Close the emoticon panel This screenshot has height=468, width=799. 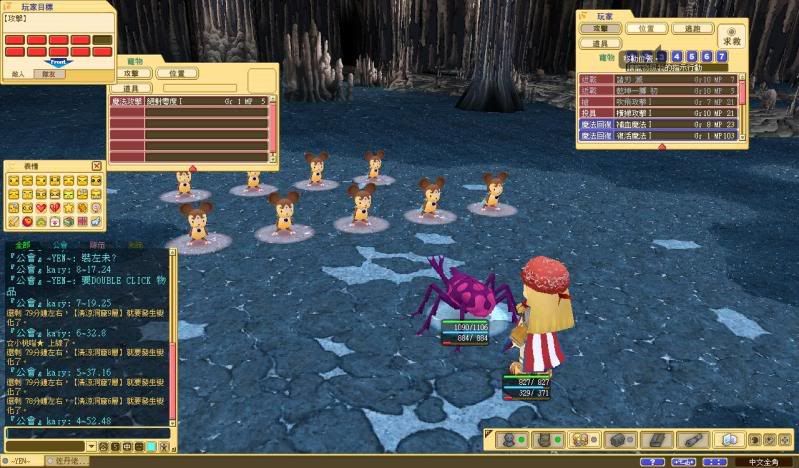pos(97,166)
